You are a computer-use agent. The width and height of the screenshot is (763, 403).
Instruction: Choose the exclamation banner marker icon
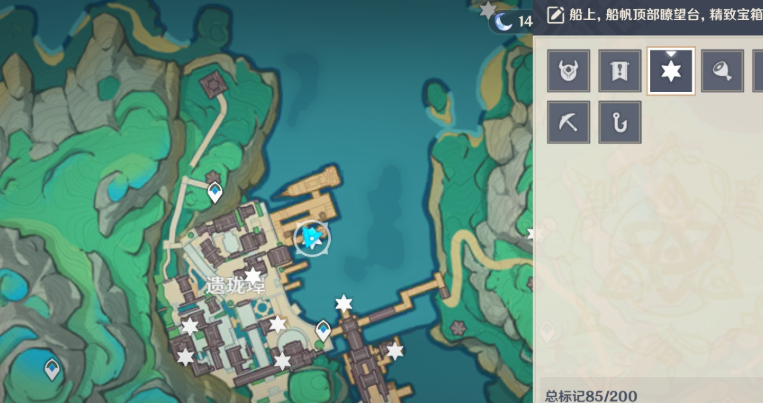pyautogui.click(x=620, y=72)
